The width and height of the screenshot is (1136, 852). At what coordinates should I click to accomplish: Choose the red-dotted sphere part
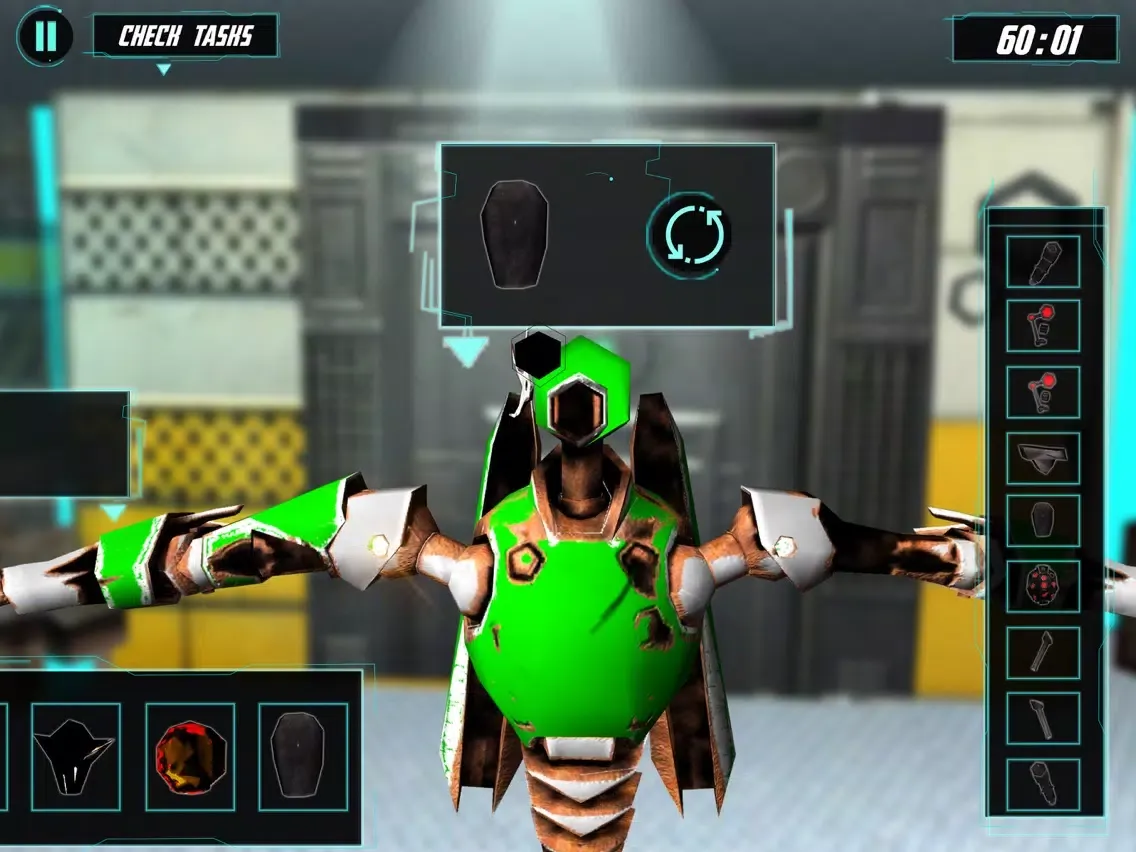point(1043,587)
